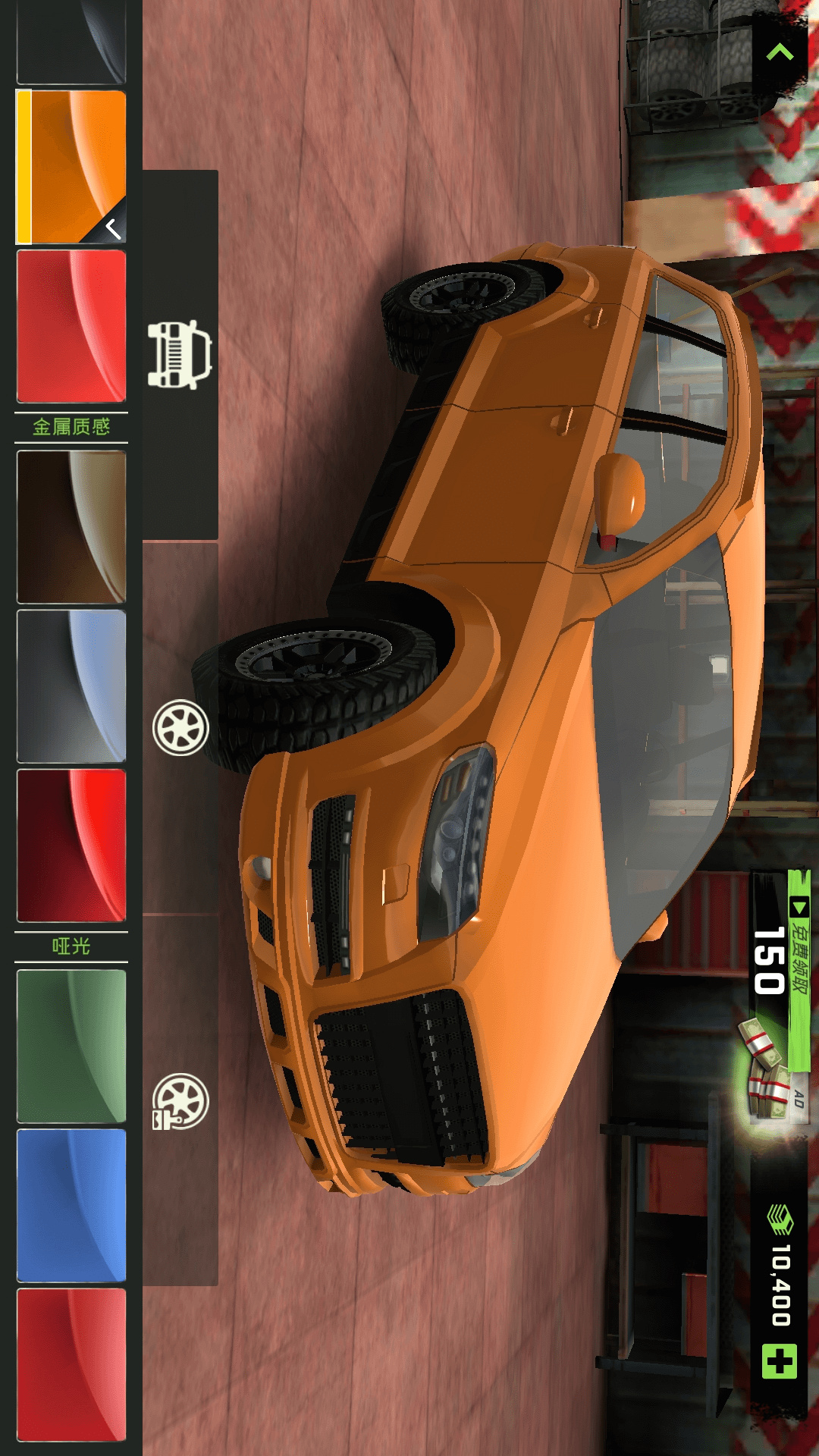Choose the metallic deep red paint

[x=72, y=846]
